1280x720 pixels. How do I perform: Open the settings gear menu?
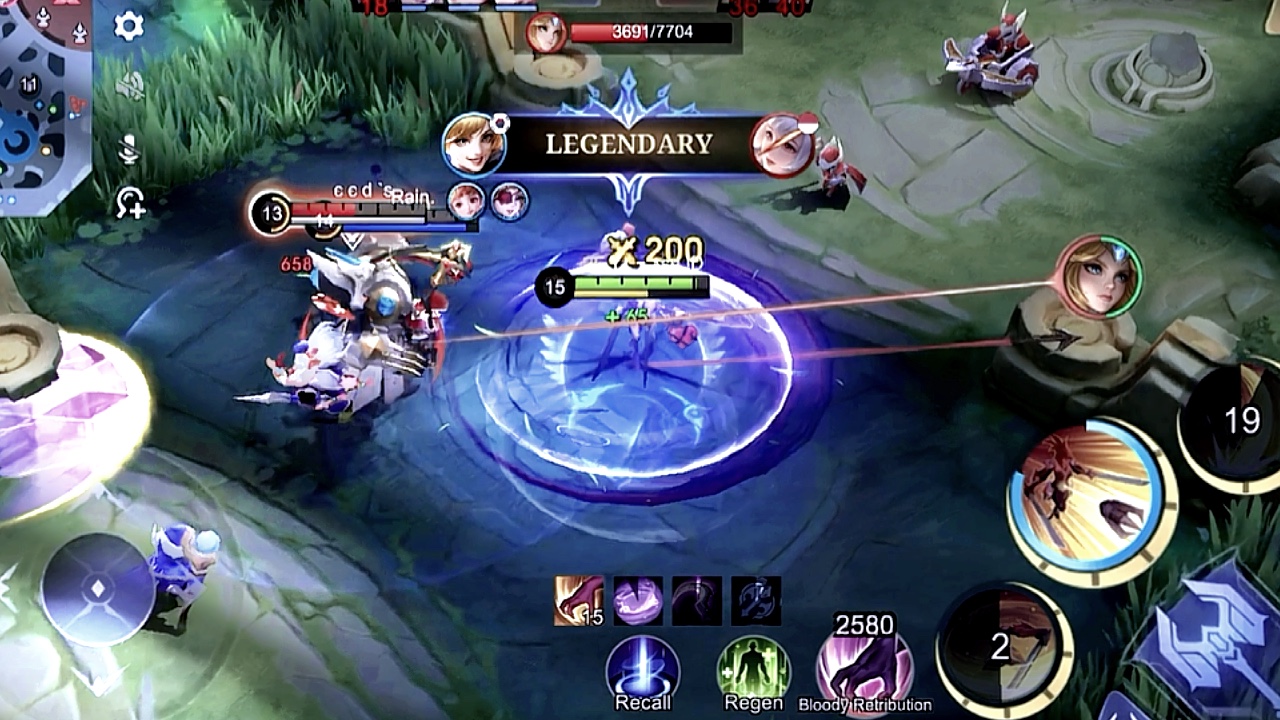tap(129, 26)
